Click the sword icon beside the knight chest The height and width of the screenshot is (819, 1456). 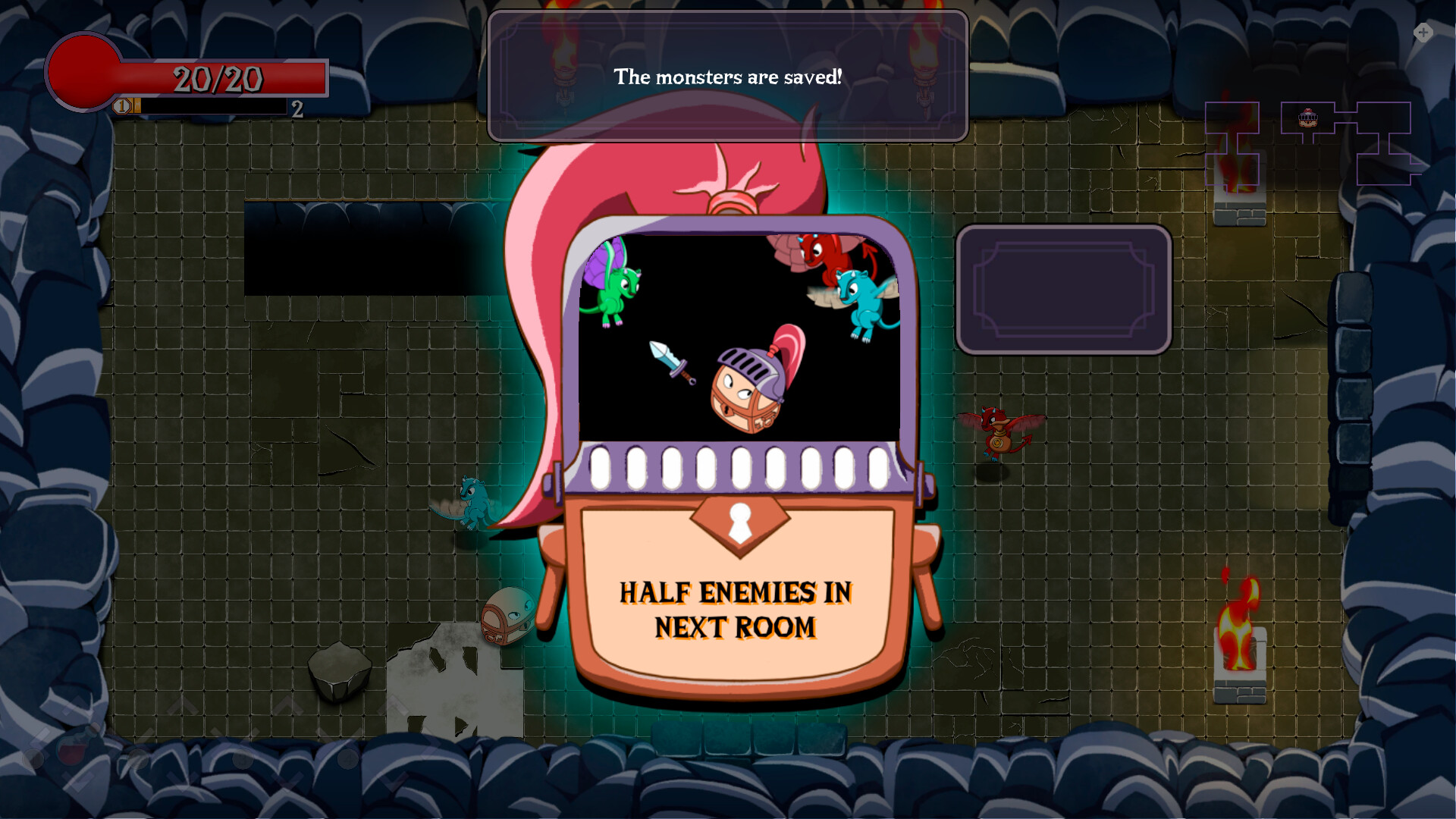(x=667, y=364)
